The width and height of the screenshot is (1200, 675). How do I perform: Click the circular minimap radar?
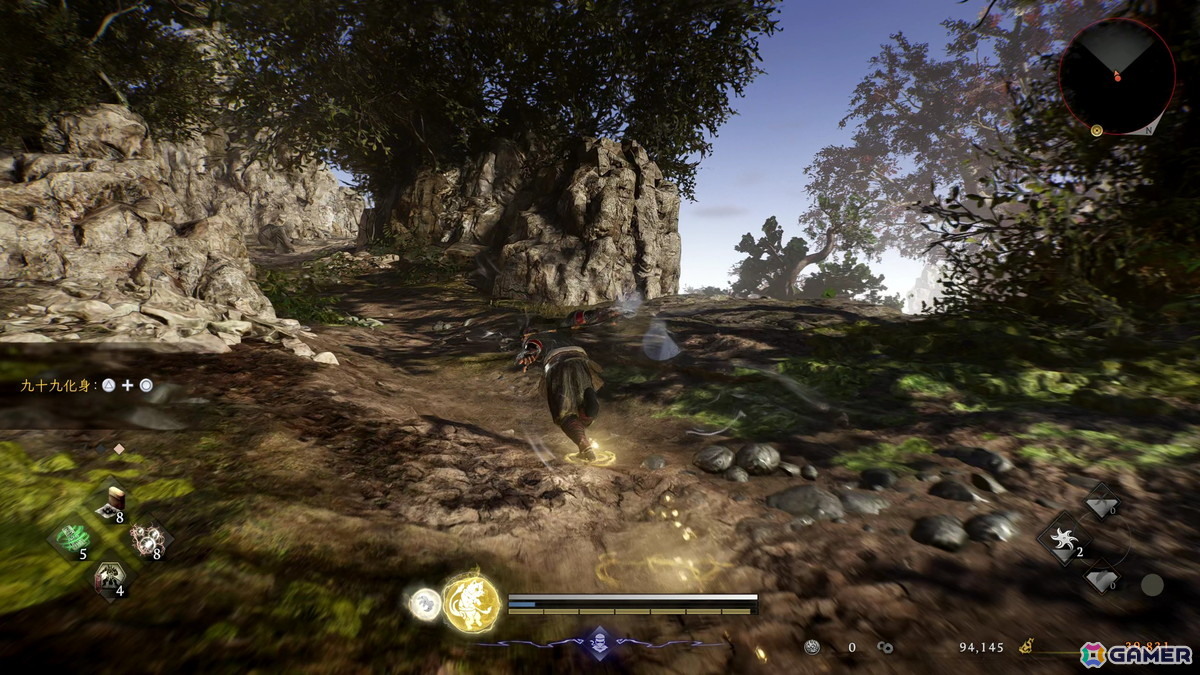[1117, 76]
